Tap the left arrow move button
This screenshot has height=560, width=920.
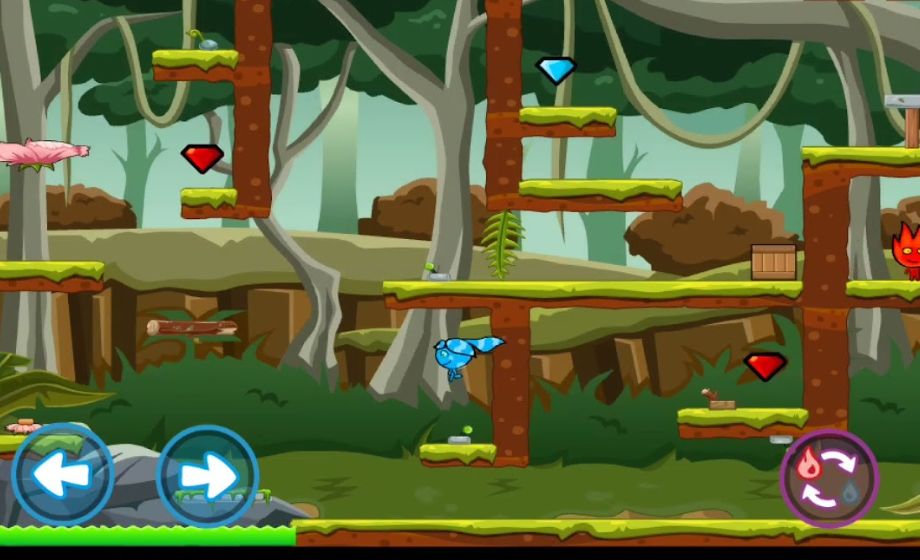pos(62,475)
